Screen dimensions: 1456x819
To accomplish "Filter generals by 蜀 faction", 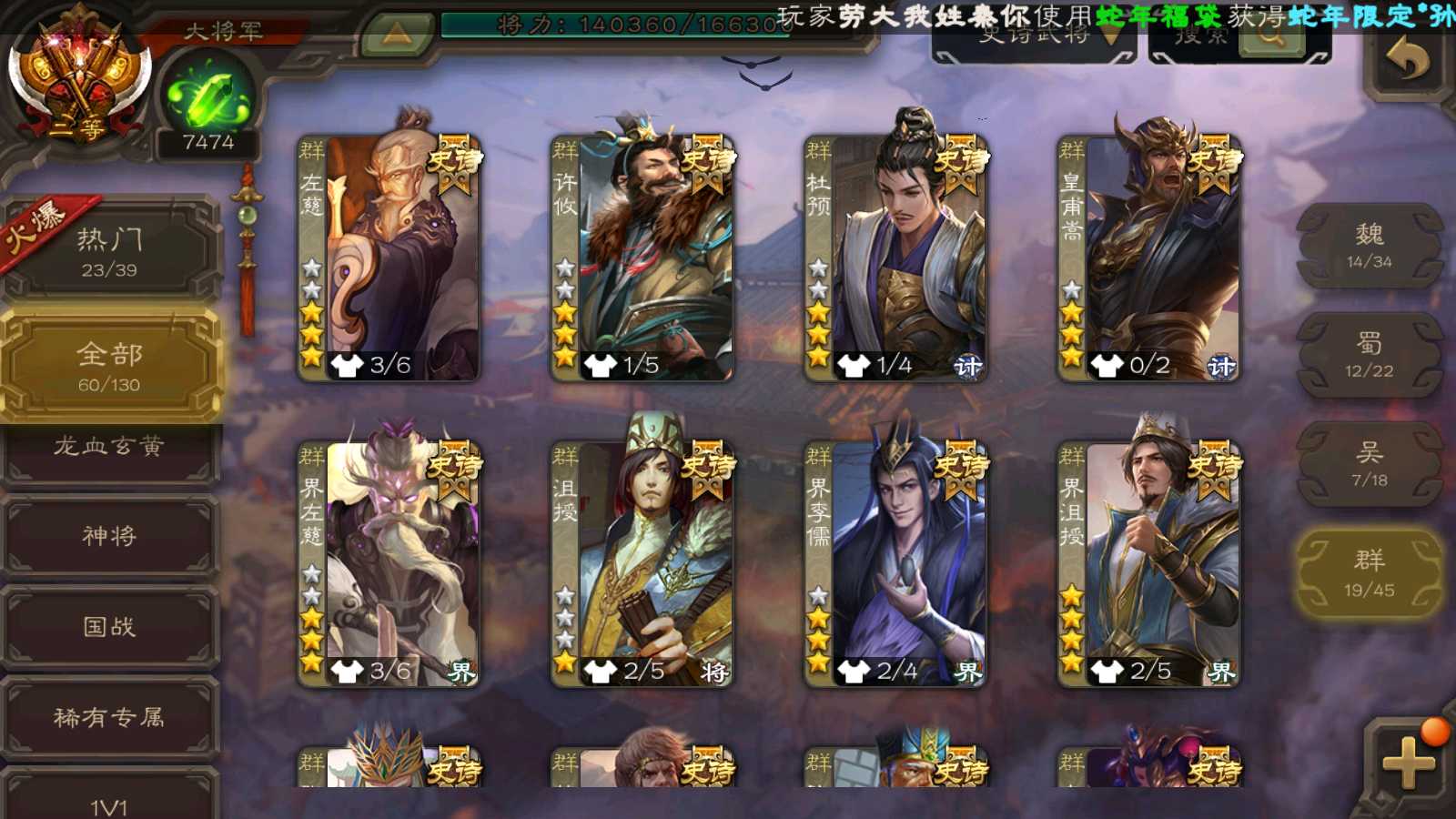I will point(1369,355).
